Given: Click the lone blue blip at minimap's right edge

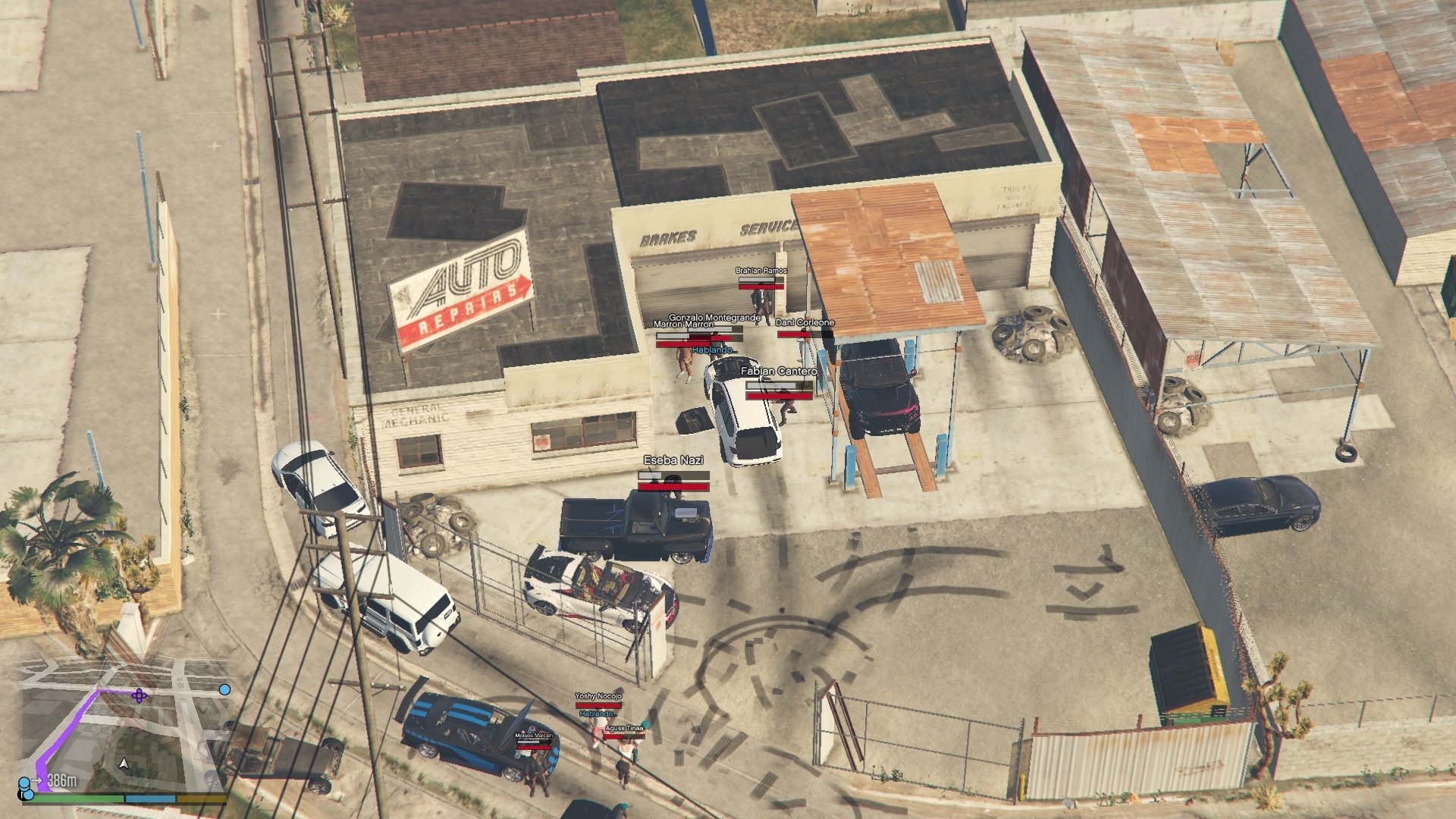Looking at the screenshot, I should (224, 689).
